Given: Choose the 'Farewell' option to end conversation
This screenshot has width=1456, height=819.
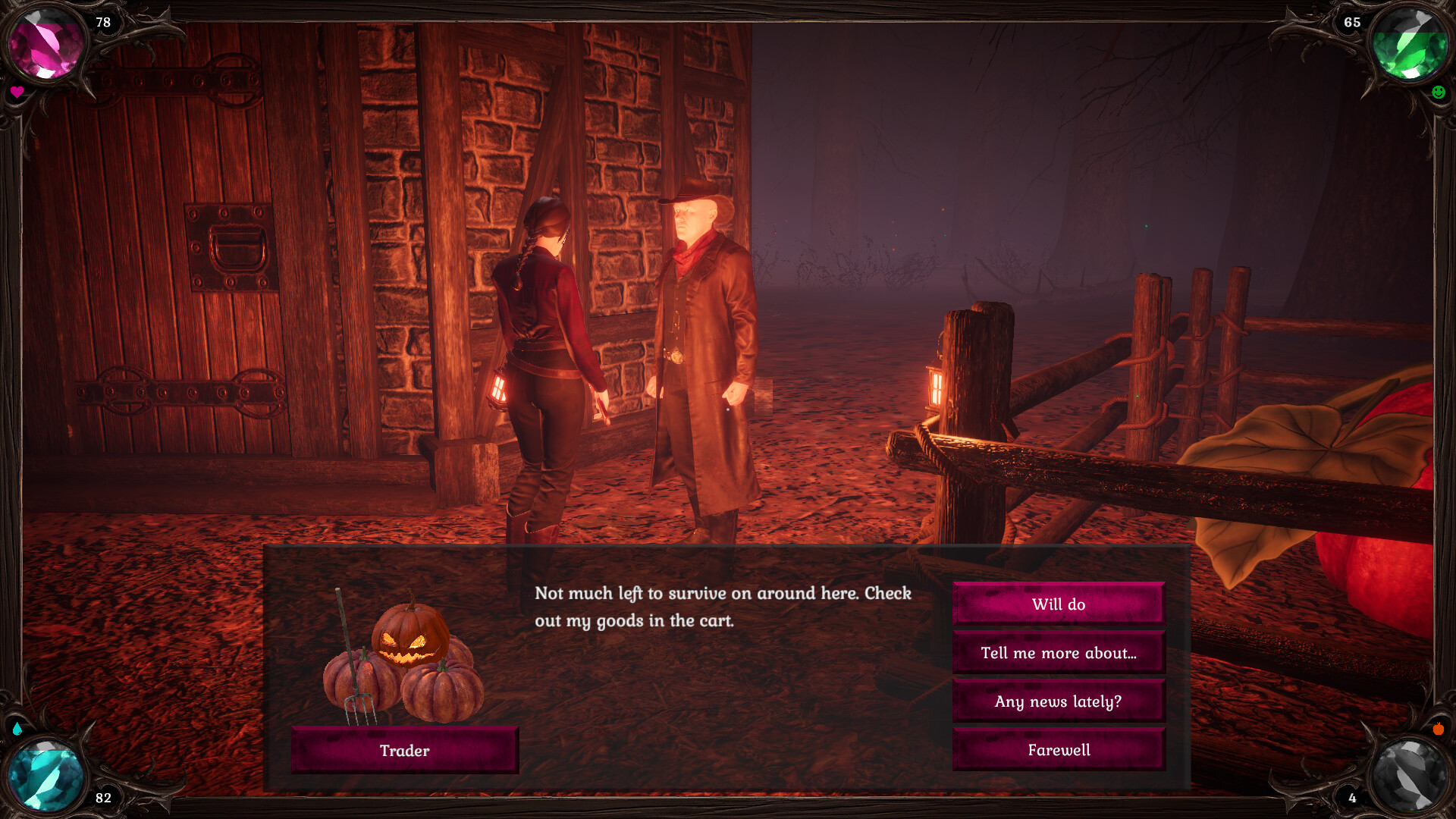Looking at the screenshot, I should tap(1058, 750).
